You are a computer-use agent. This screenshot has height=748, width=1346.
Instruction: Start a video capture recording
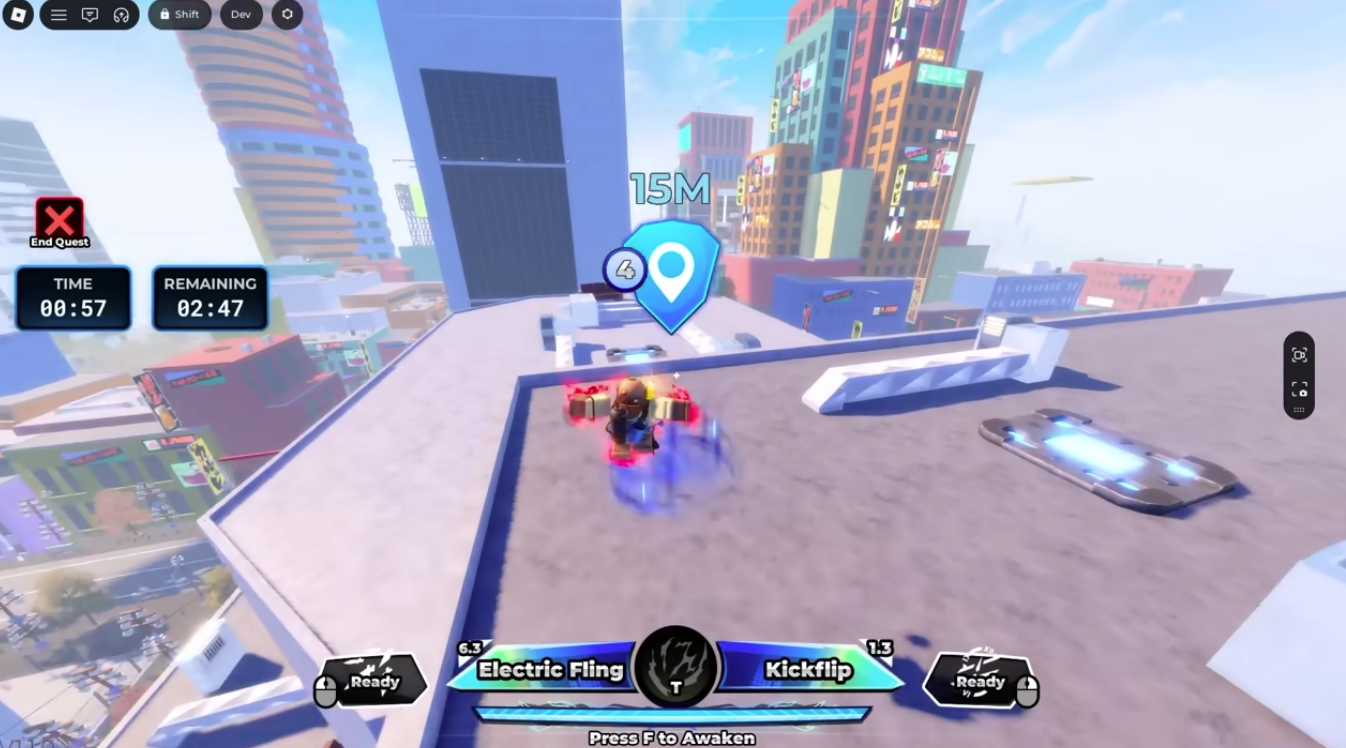(1298, 355)
